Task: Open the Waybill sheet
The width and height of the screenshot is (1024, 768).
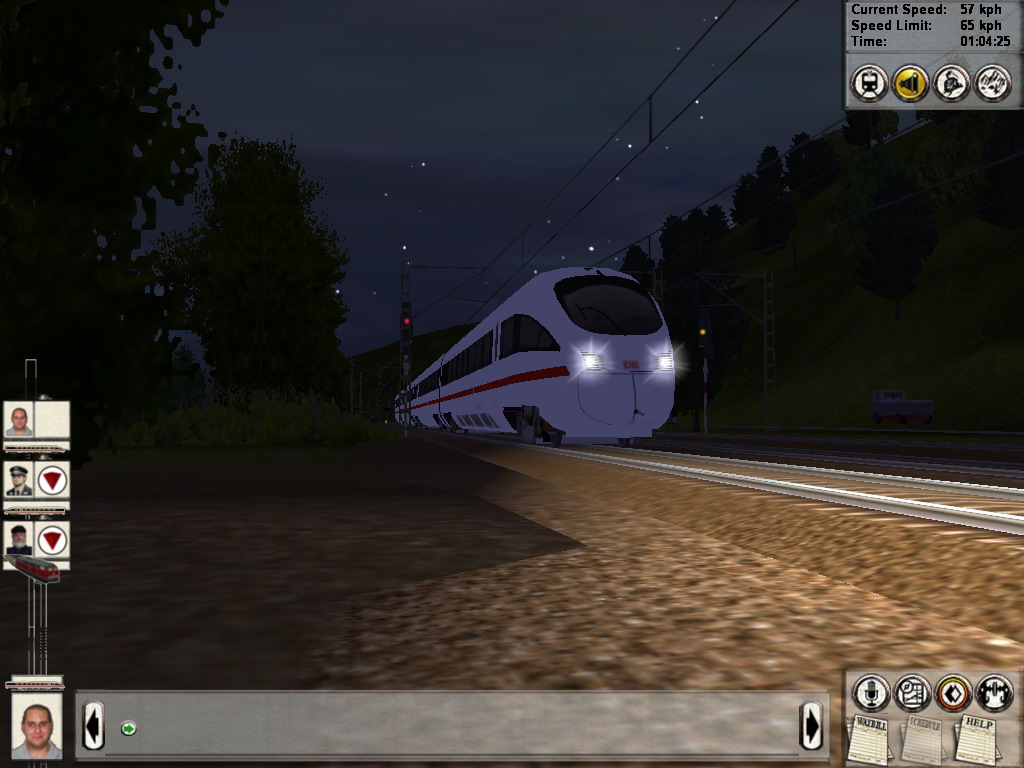Action: [871, 738]
